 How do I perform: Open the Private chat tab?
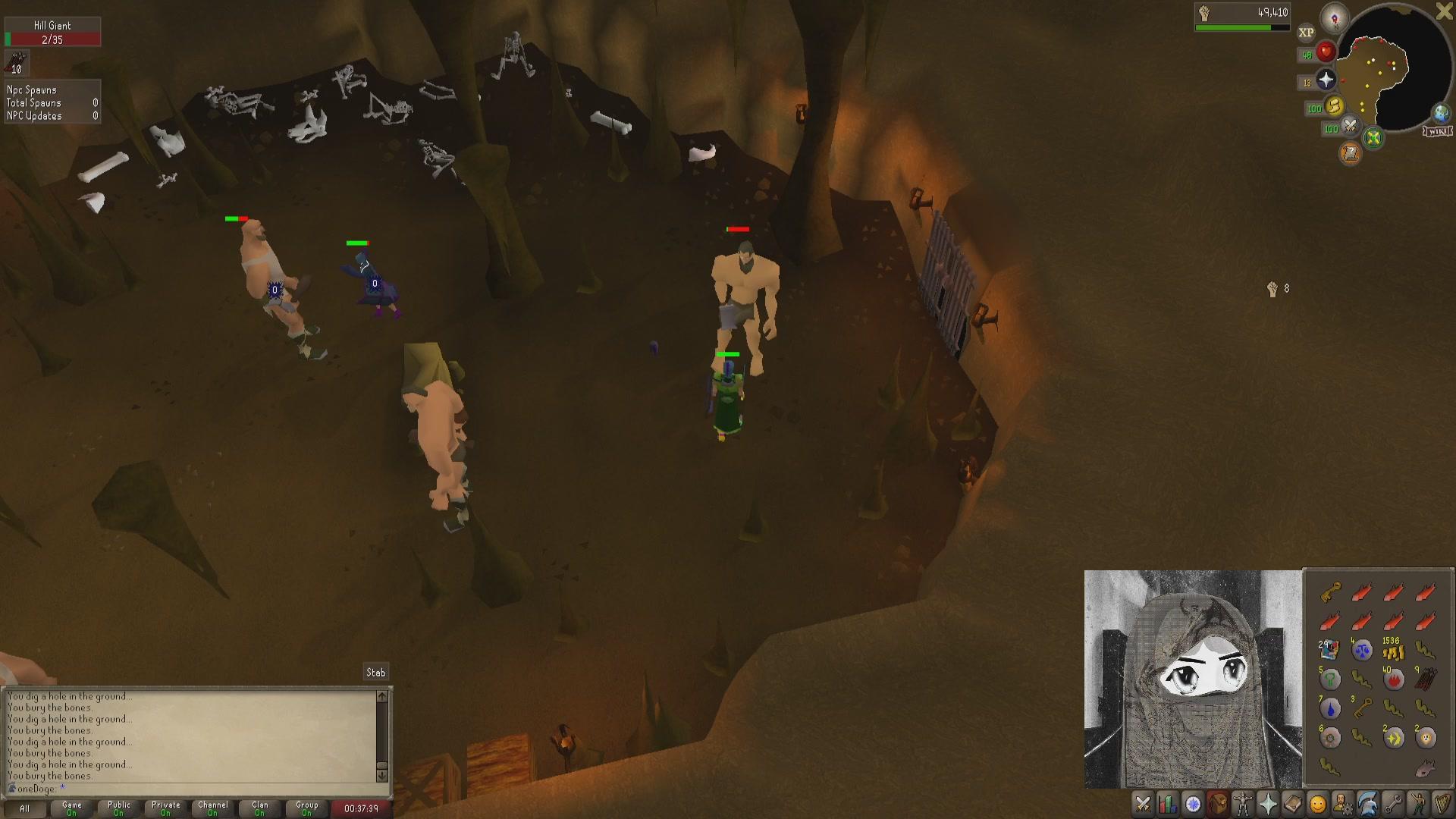(x=165, y=808)
